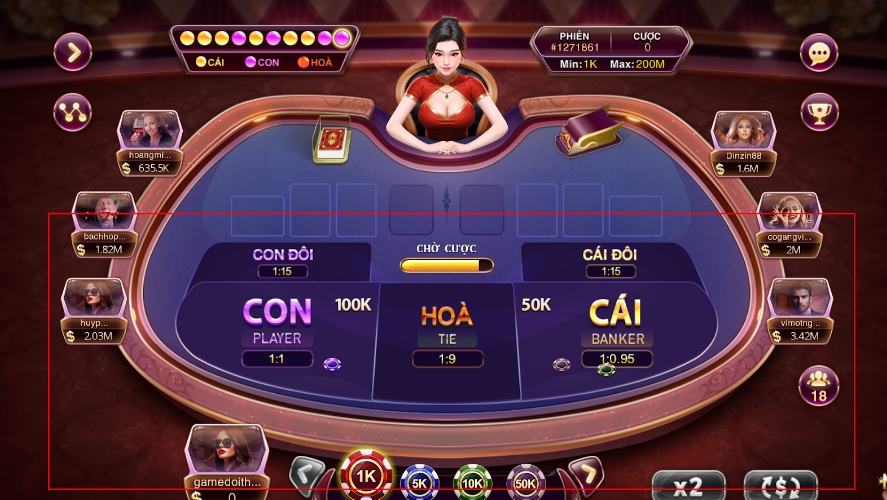Double the bet with x2 button

(x=688, y=486)
